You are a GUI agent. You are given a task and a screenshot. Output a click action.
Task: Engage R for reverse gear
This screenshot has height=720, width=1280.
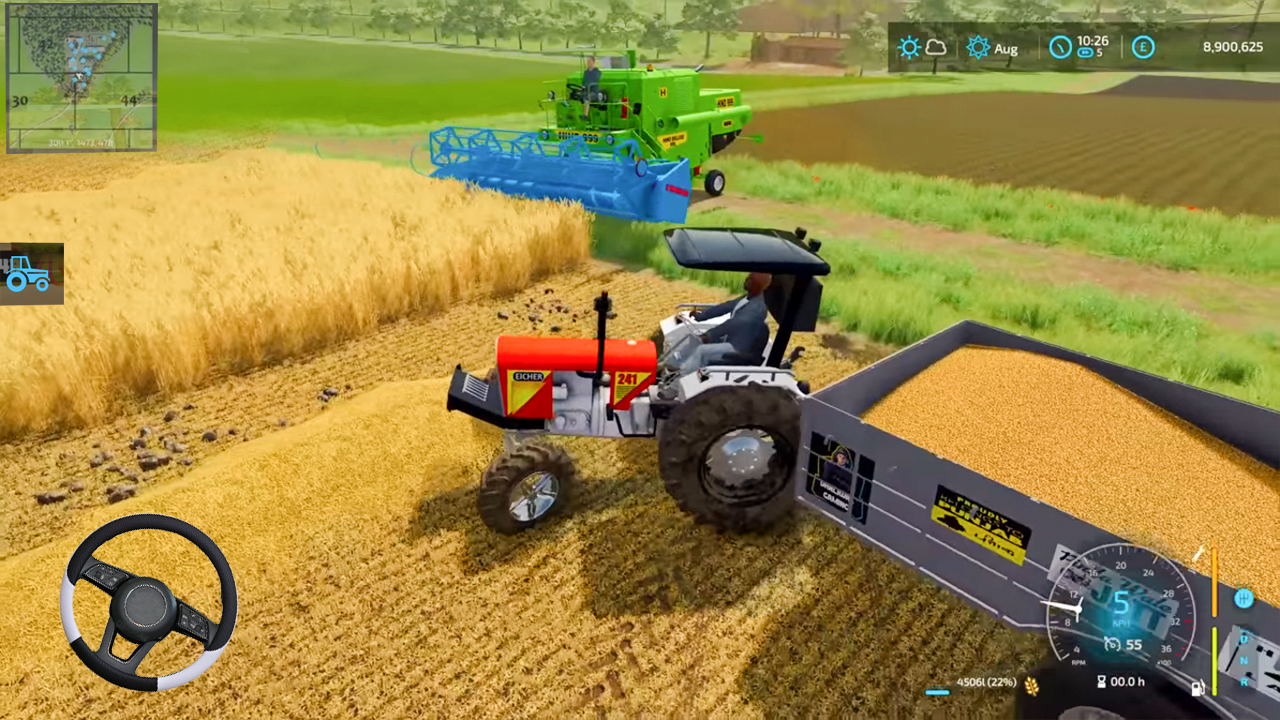pos(1244,683)
